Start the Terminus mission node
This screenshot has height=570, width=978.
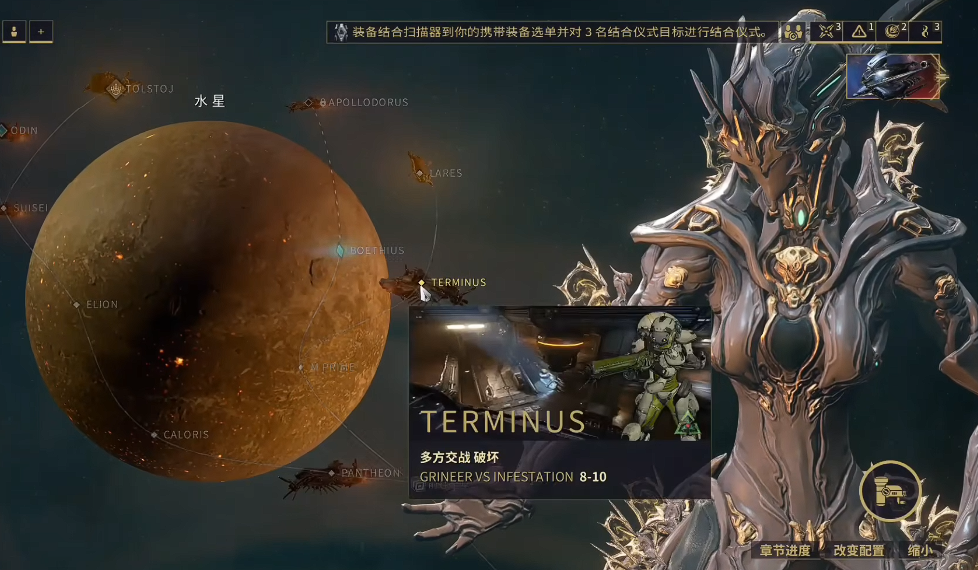pos(423,283)
